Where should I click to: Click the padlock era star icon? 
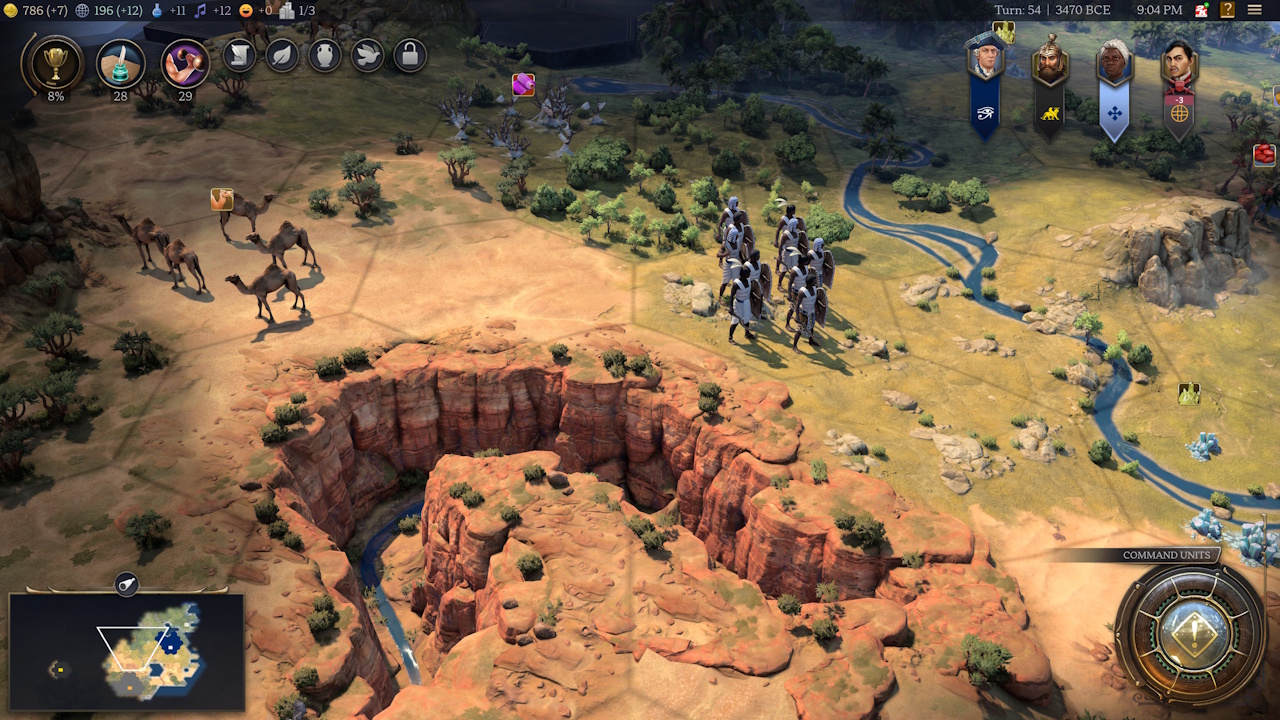point(409,55)
